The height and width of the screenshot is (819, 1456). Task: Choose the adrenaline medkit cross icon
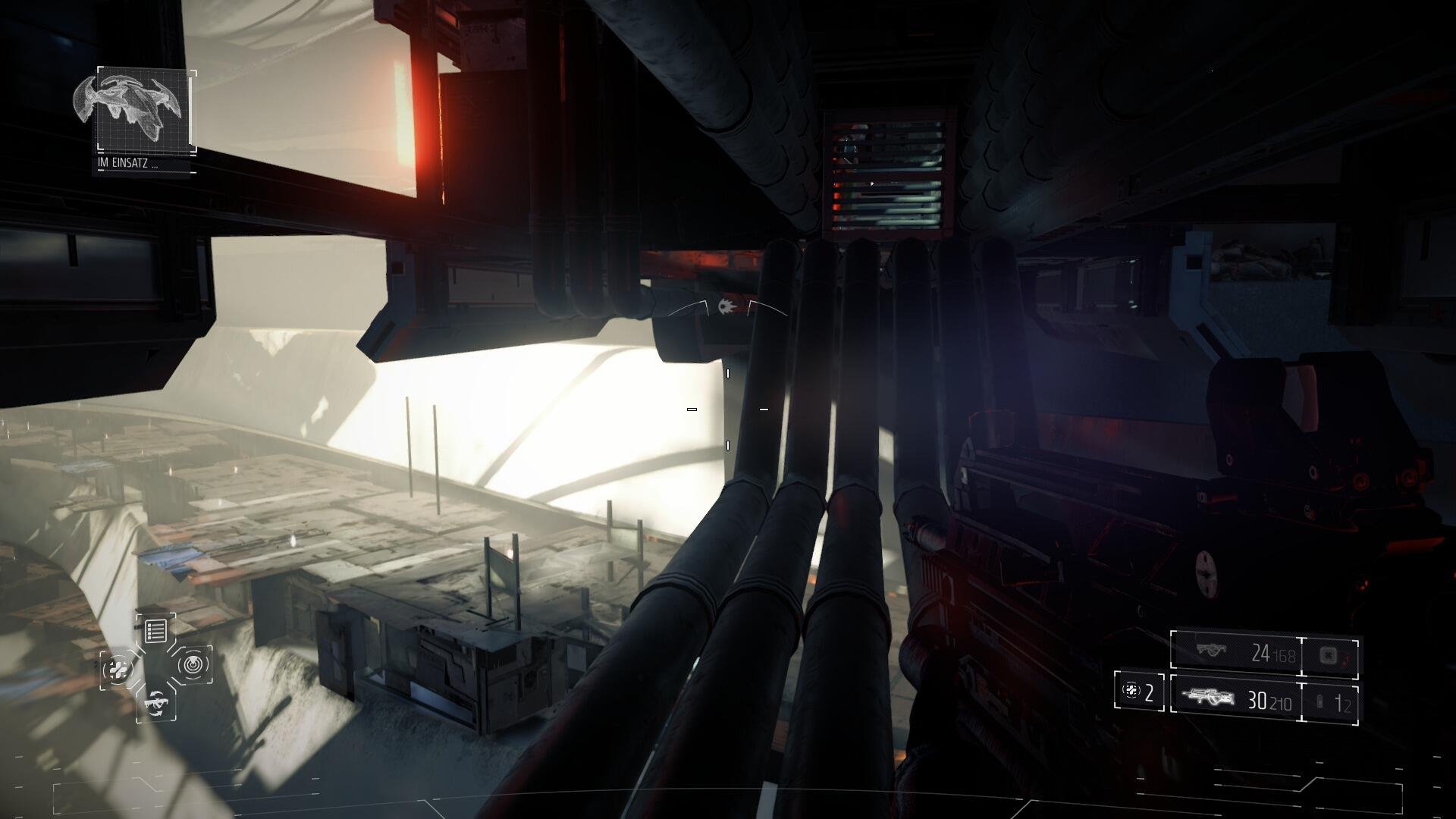click(x=118, y=667)
